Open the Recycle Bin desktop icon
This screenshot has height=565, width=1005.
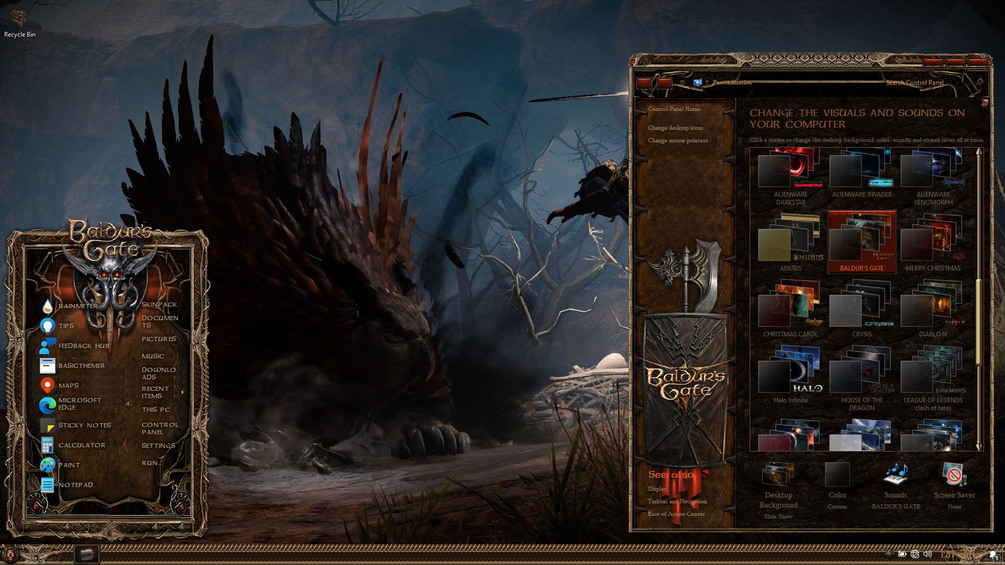point(20,20)
